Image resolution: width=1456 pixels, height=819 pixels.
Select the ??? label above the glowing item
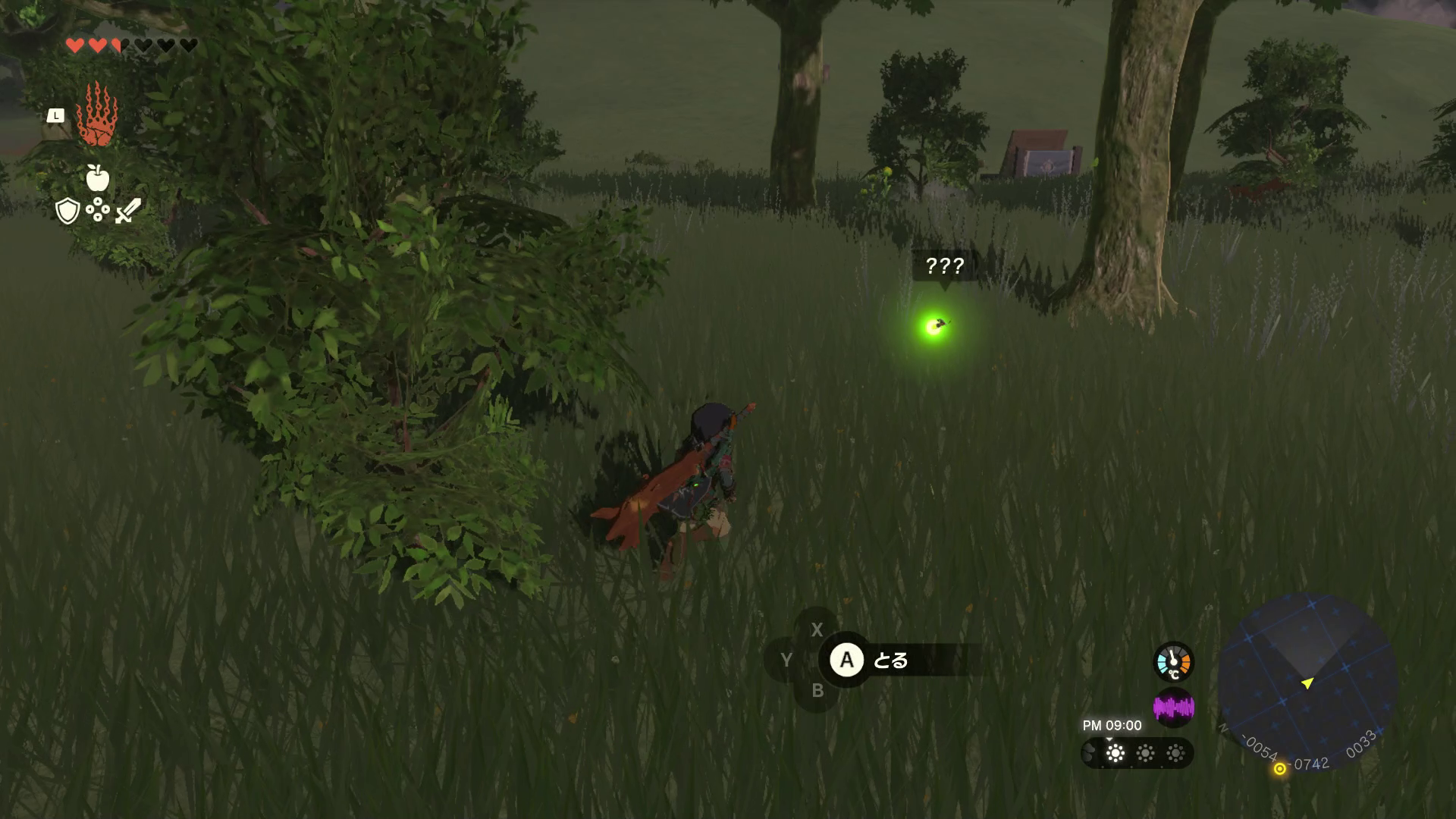[944, 266]
